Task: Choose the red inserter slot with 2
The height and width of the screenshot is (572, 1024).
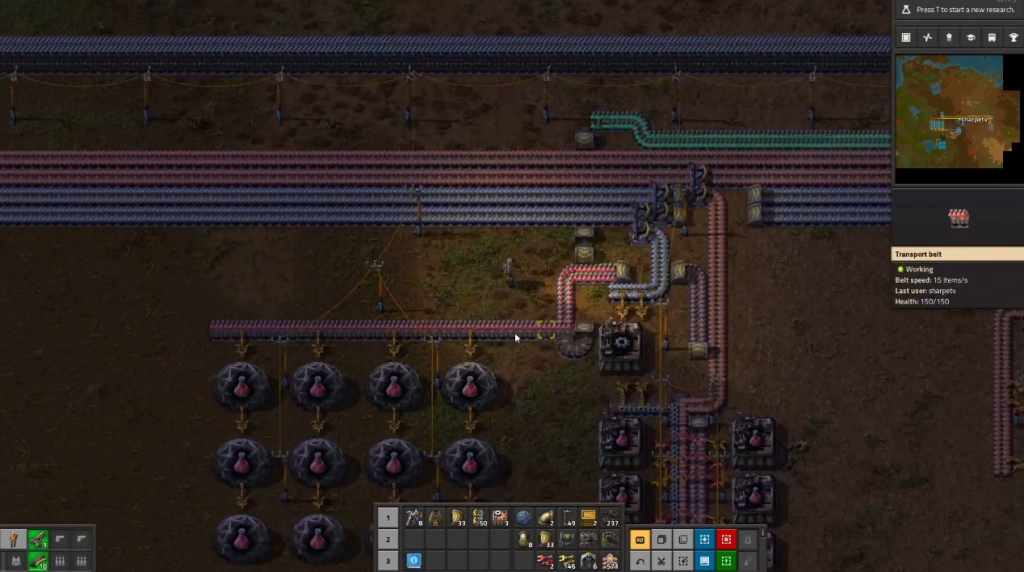Action: click(546, 561)
